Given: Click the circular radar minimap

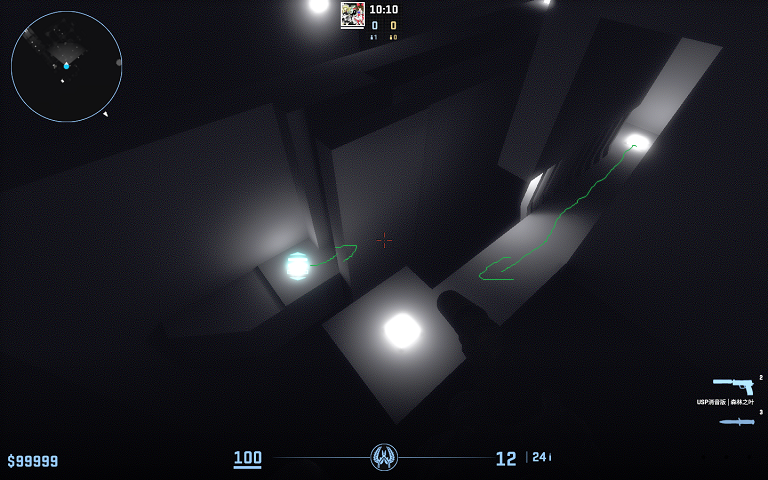Looking at the screenshot, I should point(66,67).
